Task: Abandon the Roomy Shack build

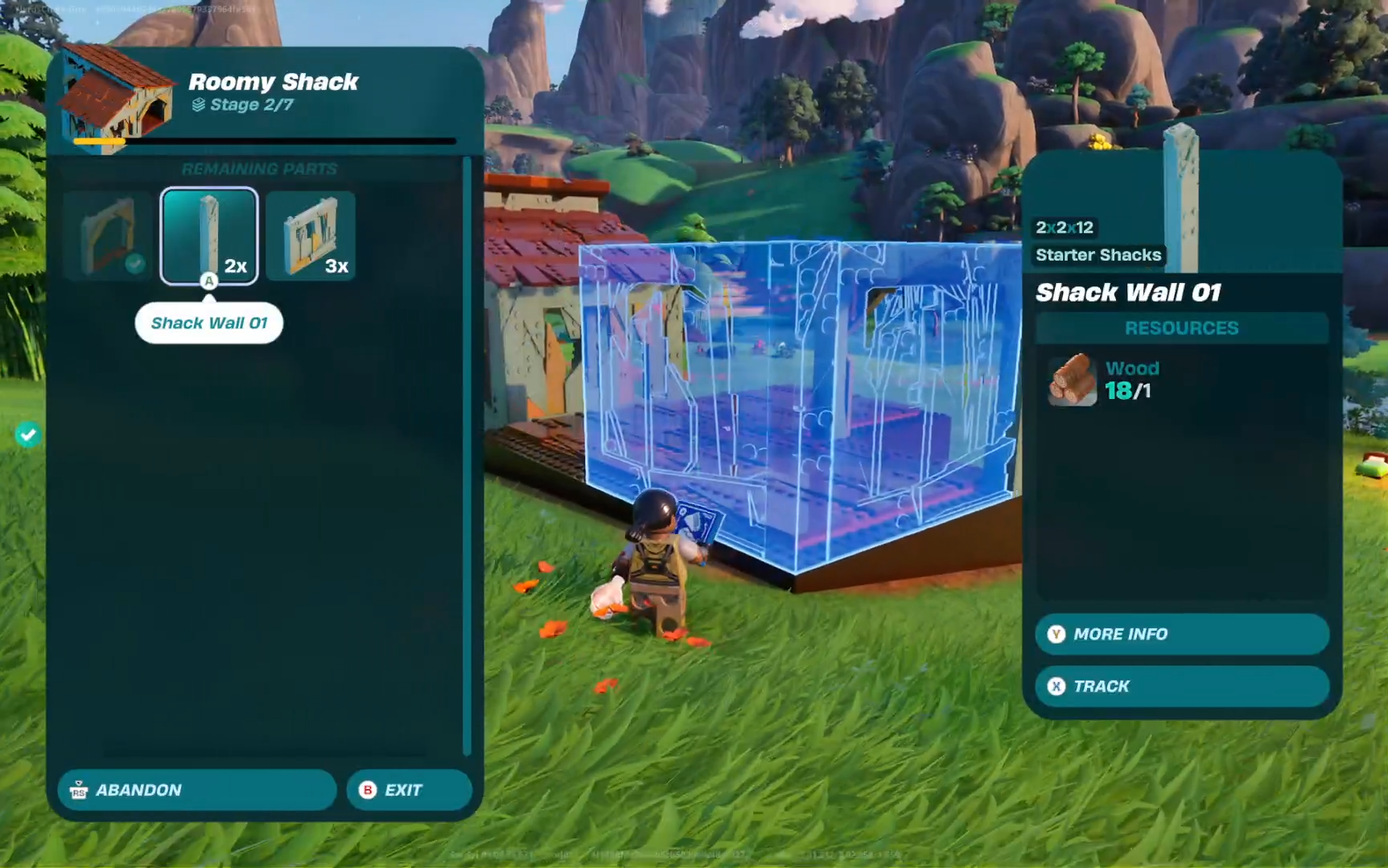Action: 196,790
